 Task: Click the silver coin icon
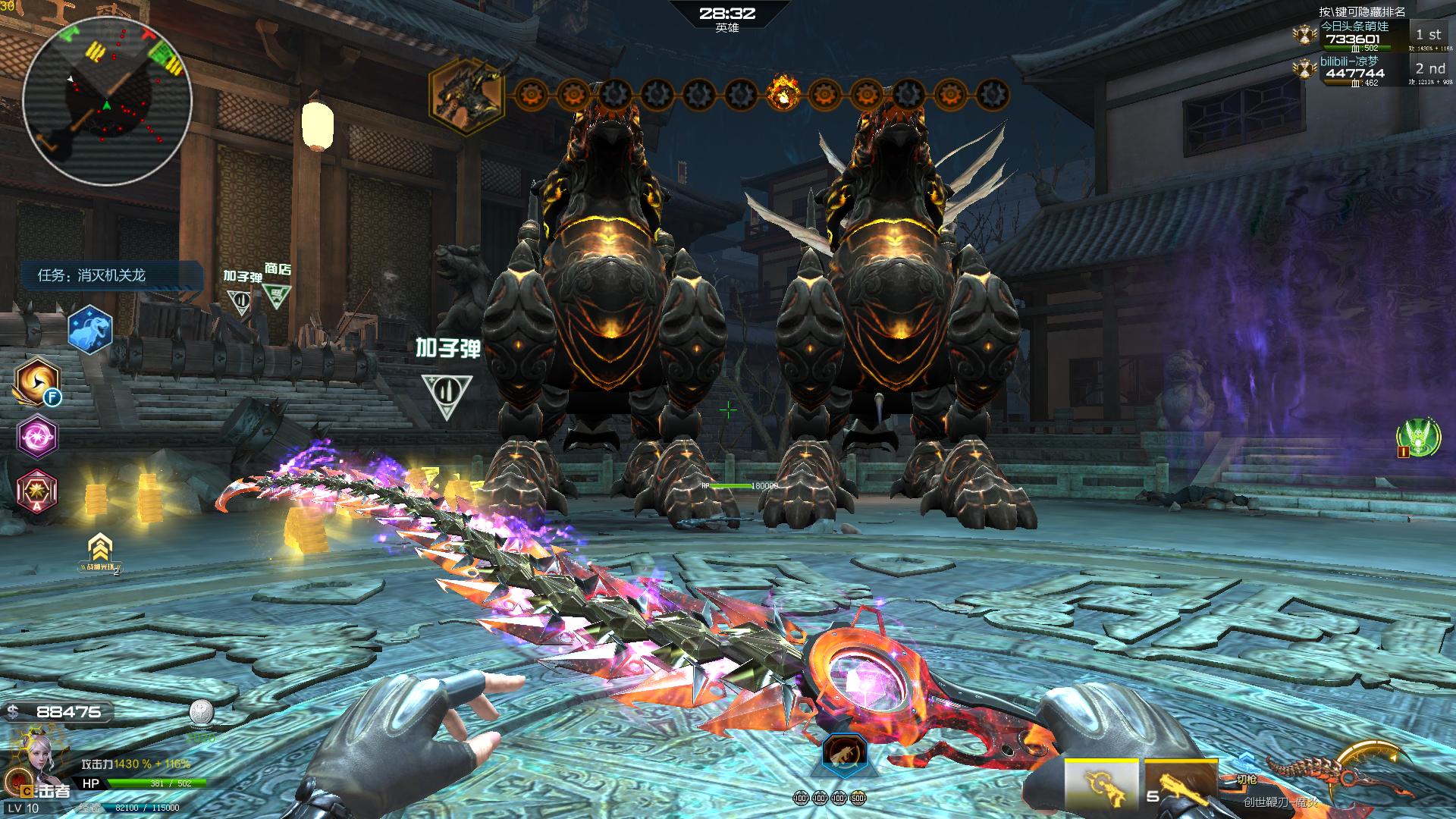click(x=202, y=712)
